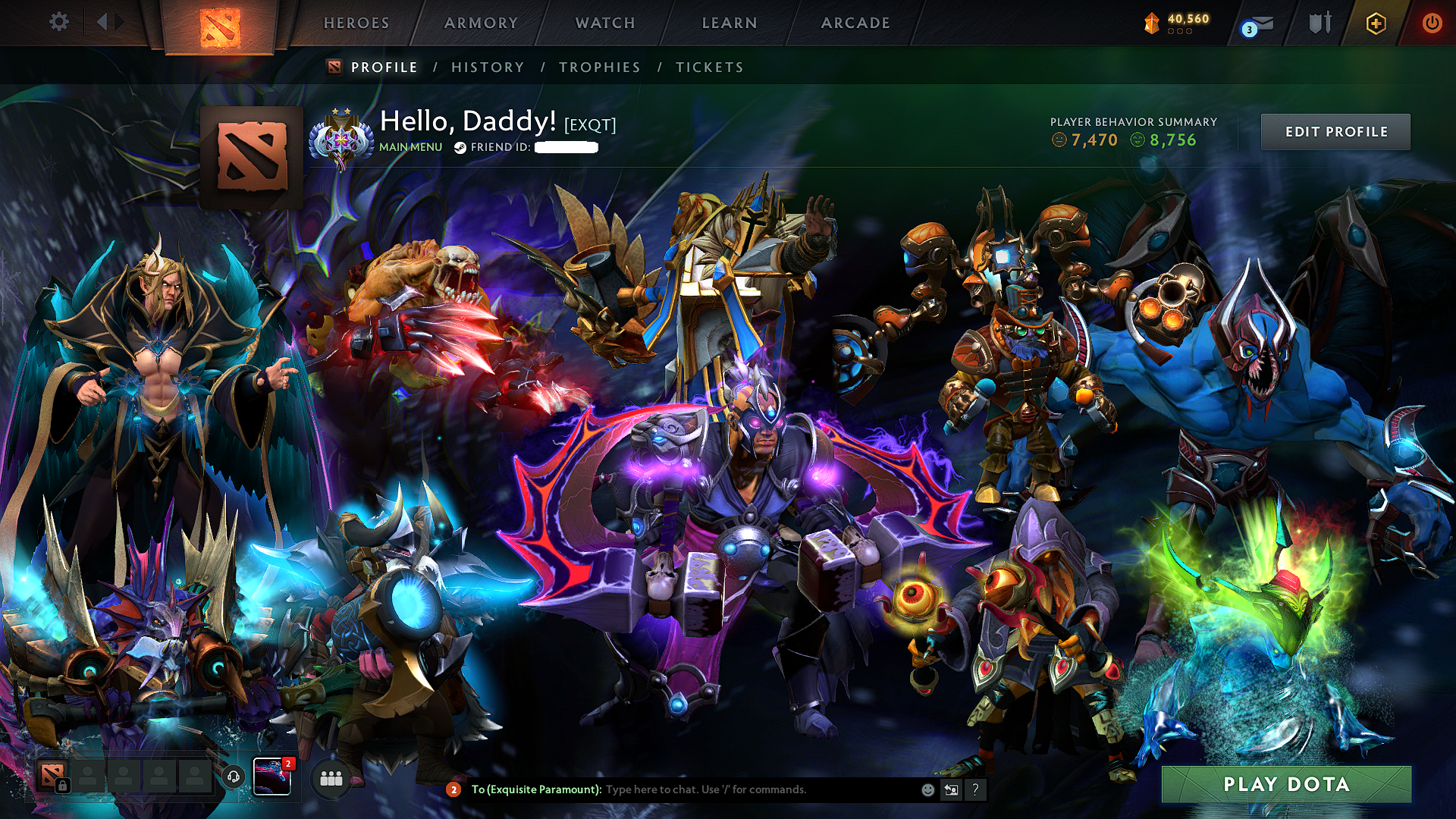This screenshot has height=819, width=1456.
Task: Switch to the HISTORY tab
Action: point(487,67)
